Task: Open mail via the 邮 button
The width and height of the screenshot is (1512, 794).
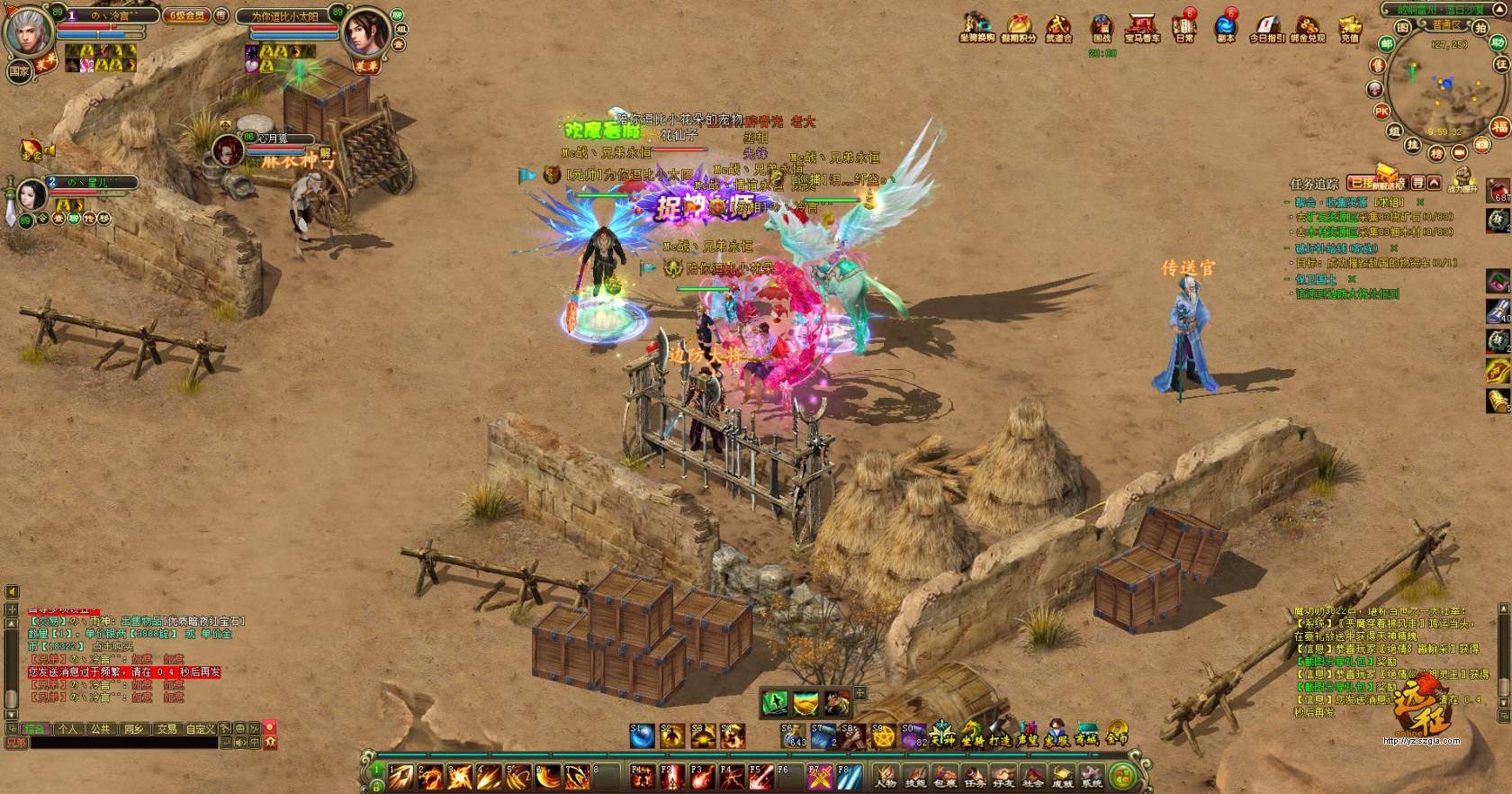Action: tap(1387, 43)
